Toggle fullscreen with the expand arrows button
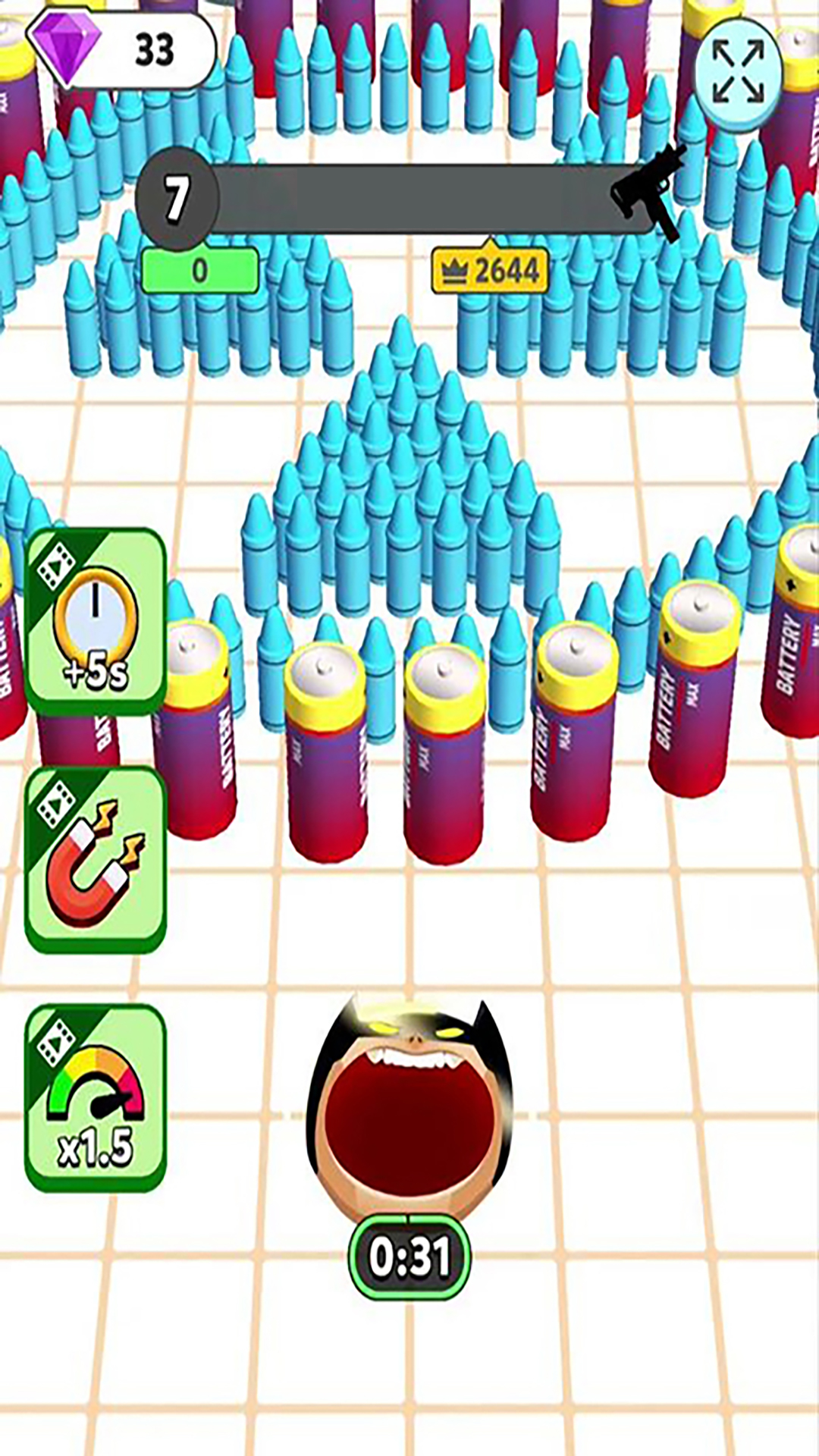 (x=738, y=73)
